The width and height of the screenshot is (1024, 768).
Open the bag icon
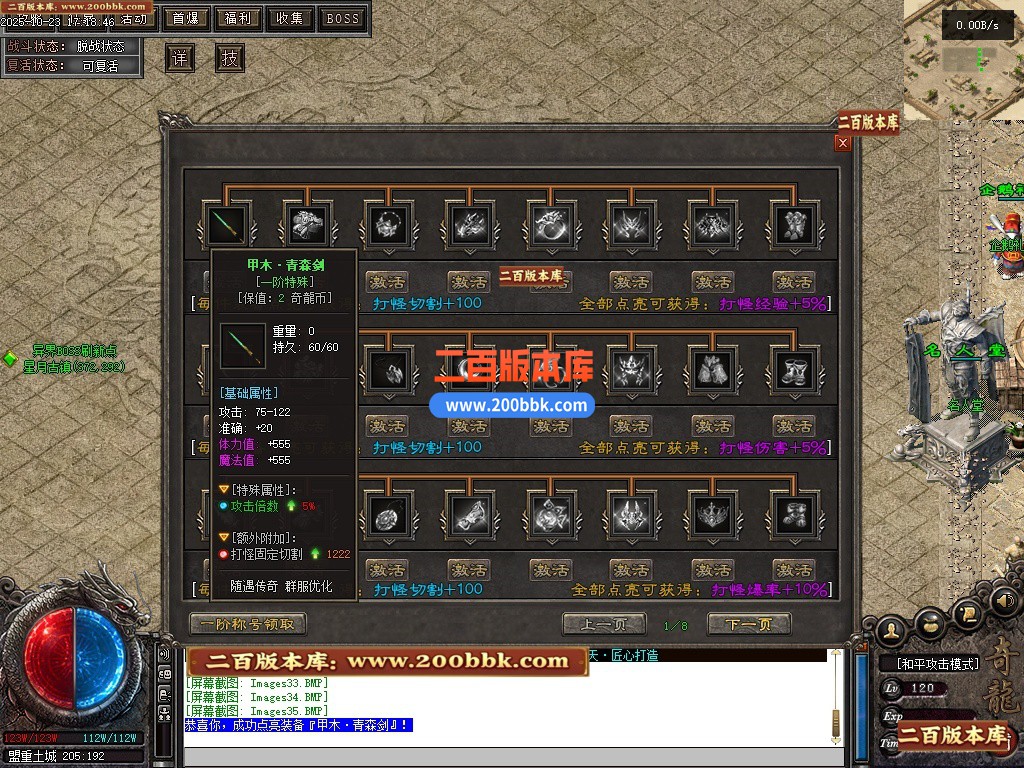(930, 624)
